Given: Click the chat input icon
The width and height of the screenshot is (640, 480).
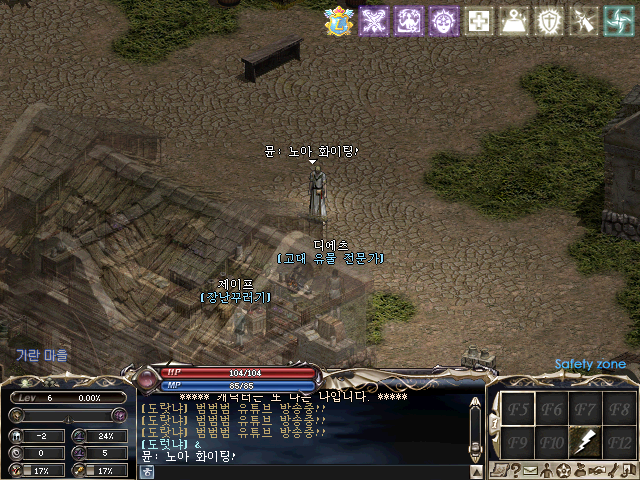Looking at the screenshot, I should pyautogui.click(x=148, y=471).
